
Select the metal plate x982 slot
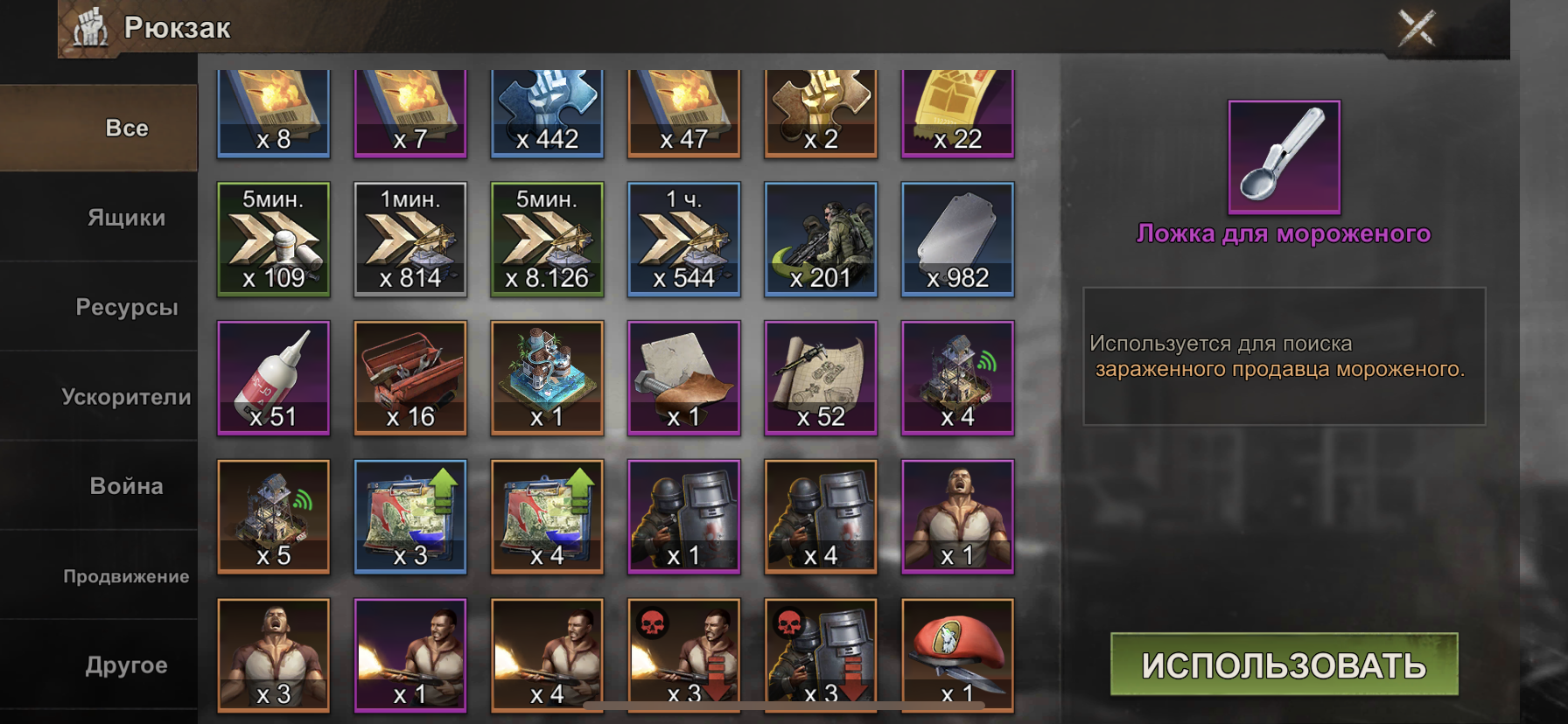click(957, 239)
